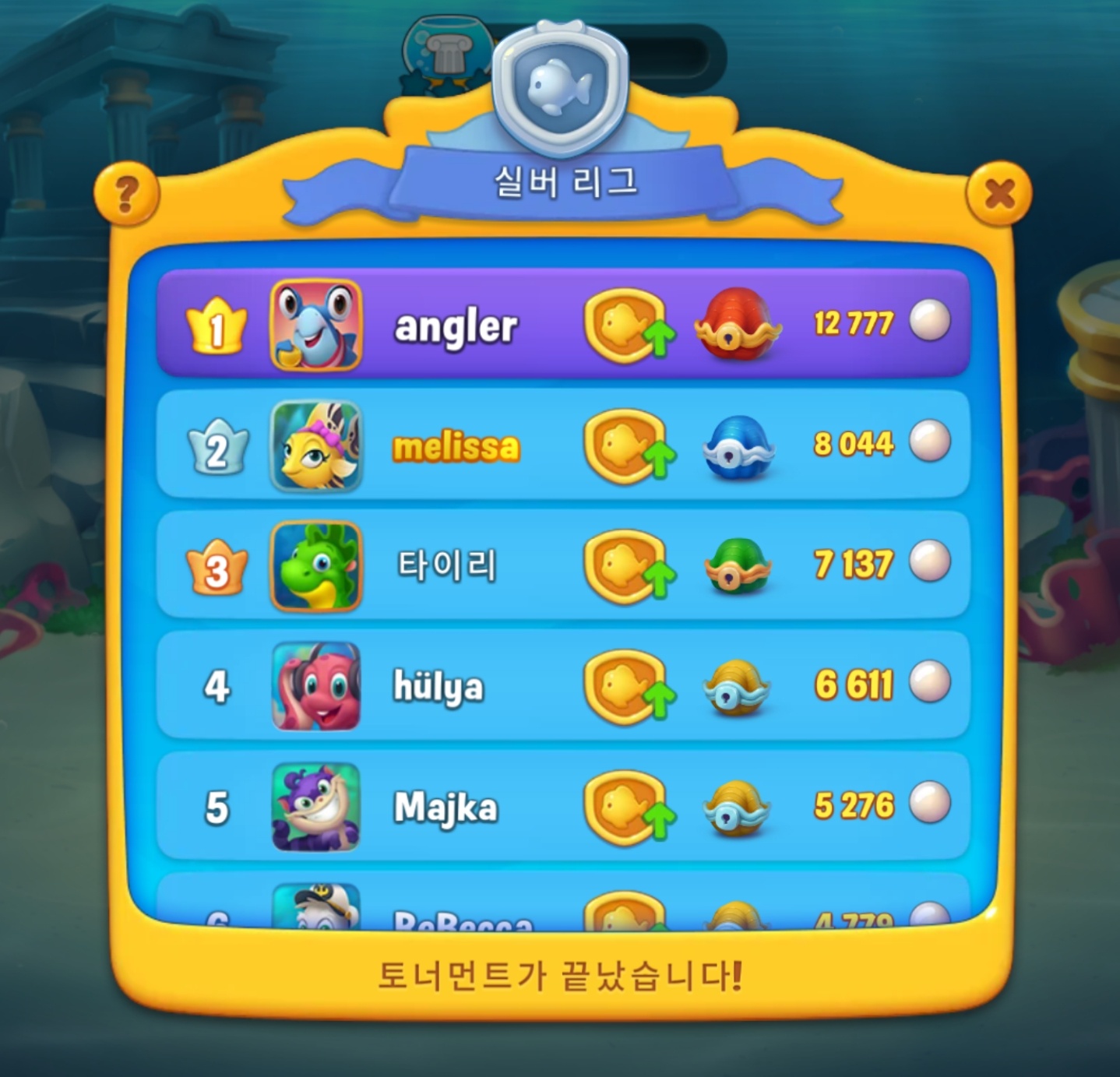Inspect the green clam chest reward
Image resolution: width=1120 pixels, height=1077 pixels.
click(737, 567)
